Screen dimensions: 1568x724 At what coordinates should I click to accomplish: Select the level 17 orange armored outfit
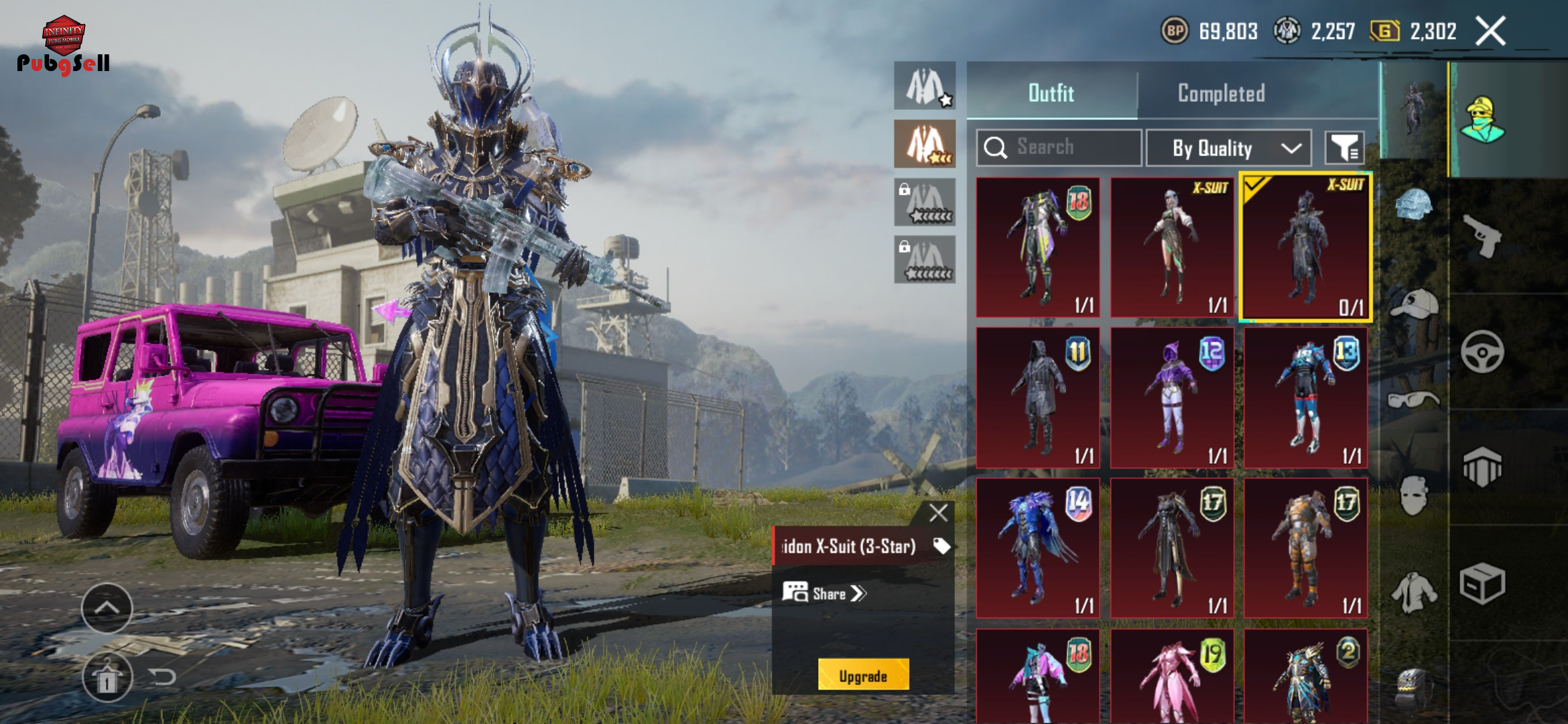[x=1305, y=548]
